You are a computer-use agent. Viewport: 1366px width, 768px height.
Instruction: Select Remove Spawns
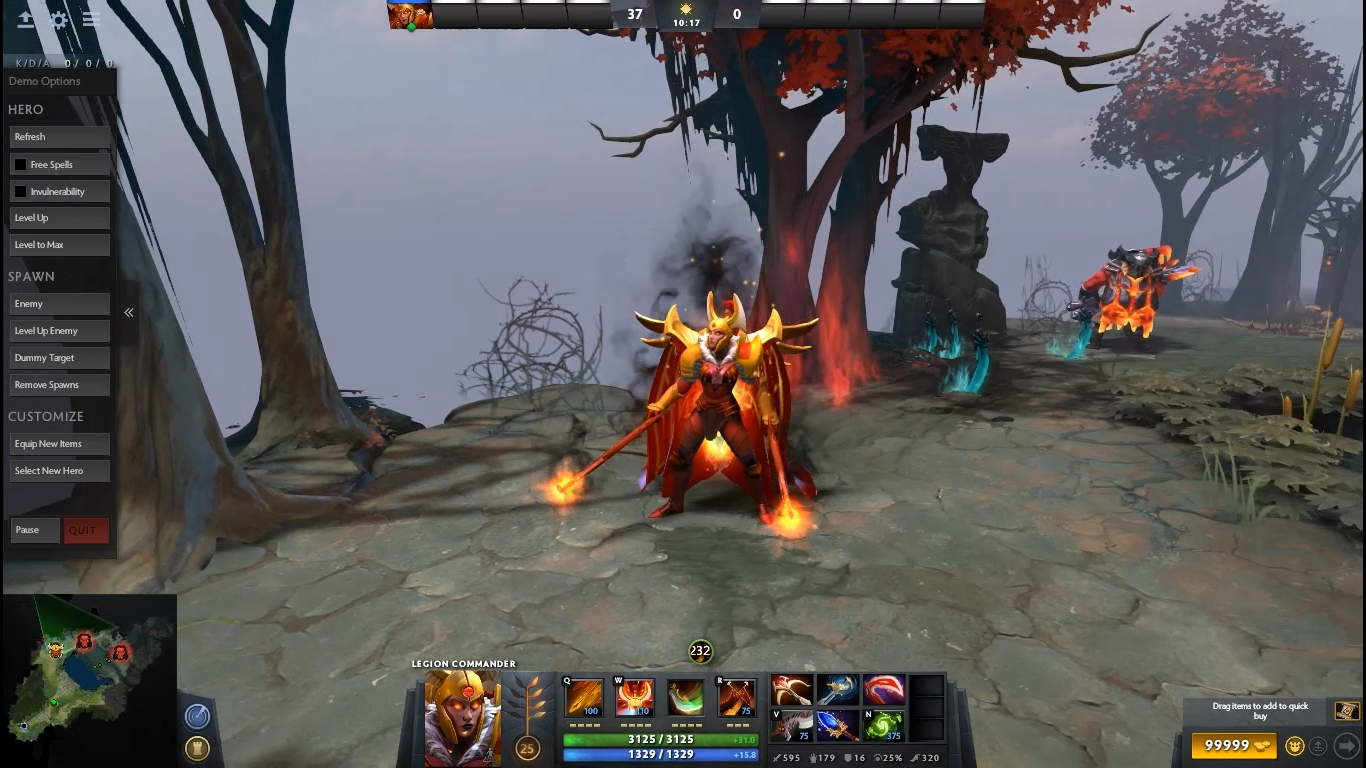pyautogui.click(x=59, y=385)
